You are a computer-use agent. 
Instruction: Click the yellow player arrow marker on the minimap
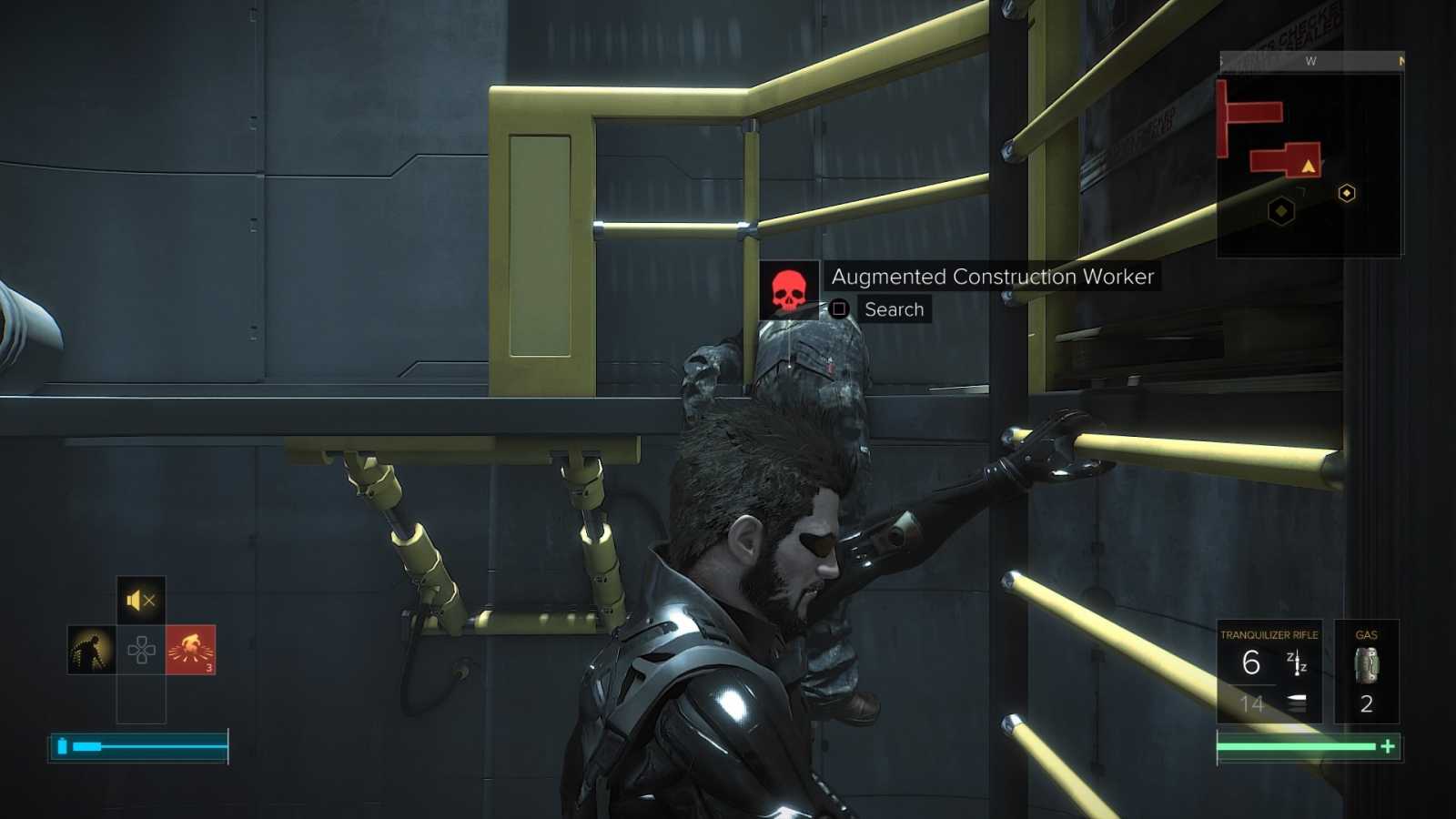pyautogui.click(x=1308, y=167)
